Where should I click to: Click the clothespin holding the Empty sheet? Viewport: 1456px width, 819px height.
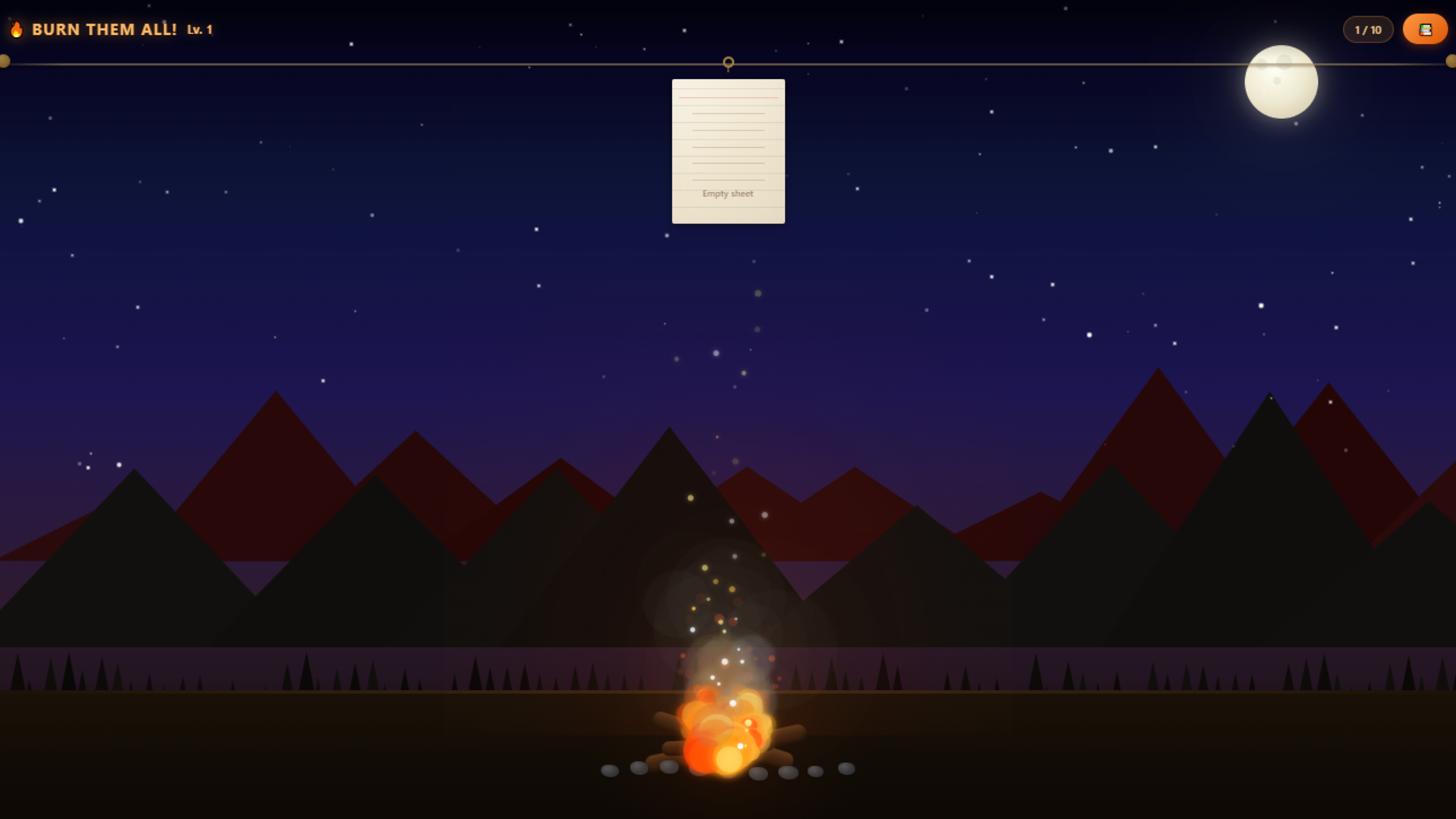pos(728,64)
